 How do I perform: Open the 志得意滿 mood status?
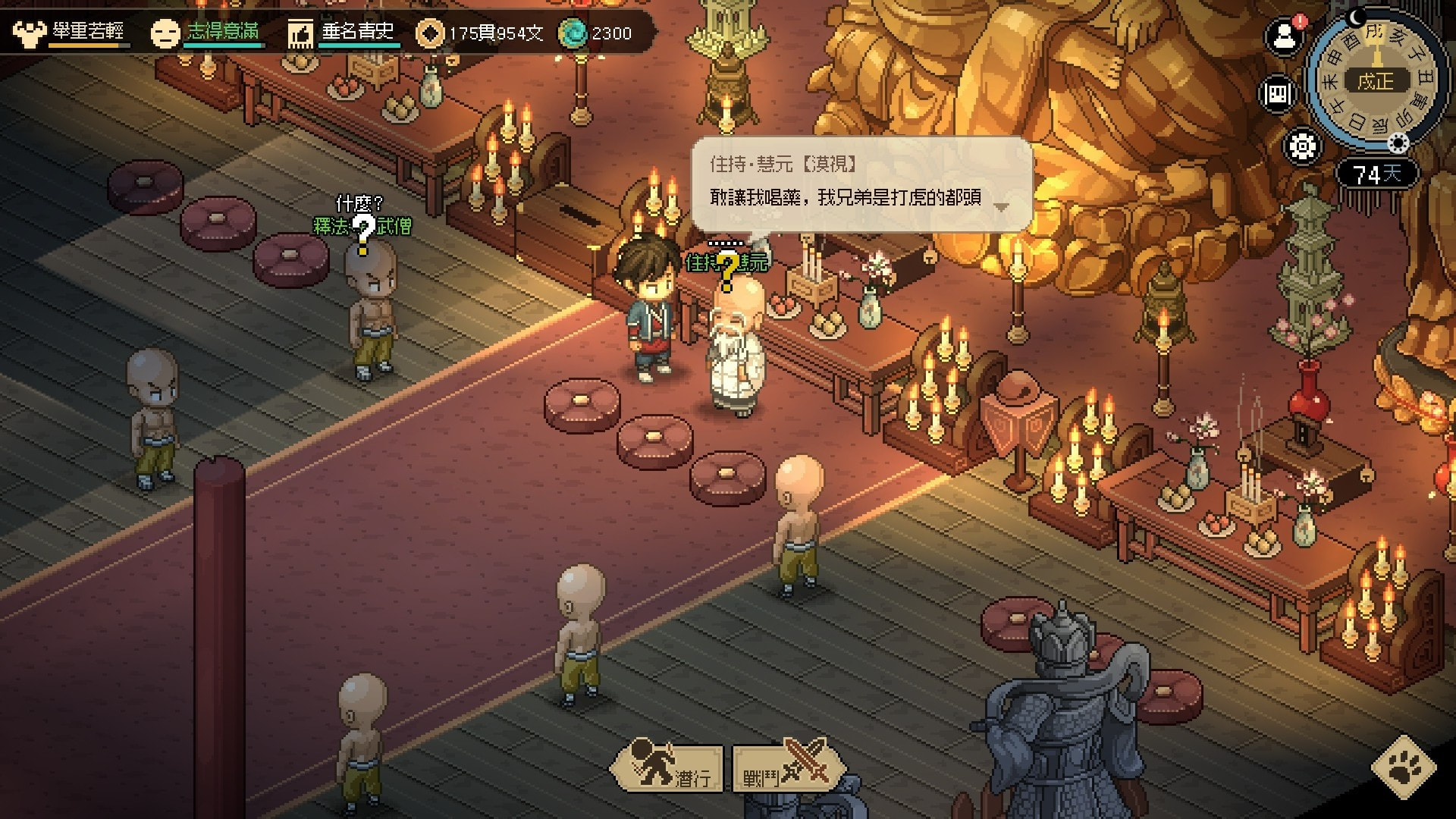click(x=206, y=33)
